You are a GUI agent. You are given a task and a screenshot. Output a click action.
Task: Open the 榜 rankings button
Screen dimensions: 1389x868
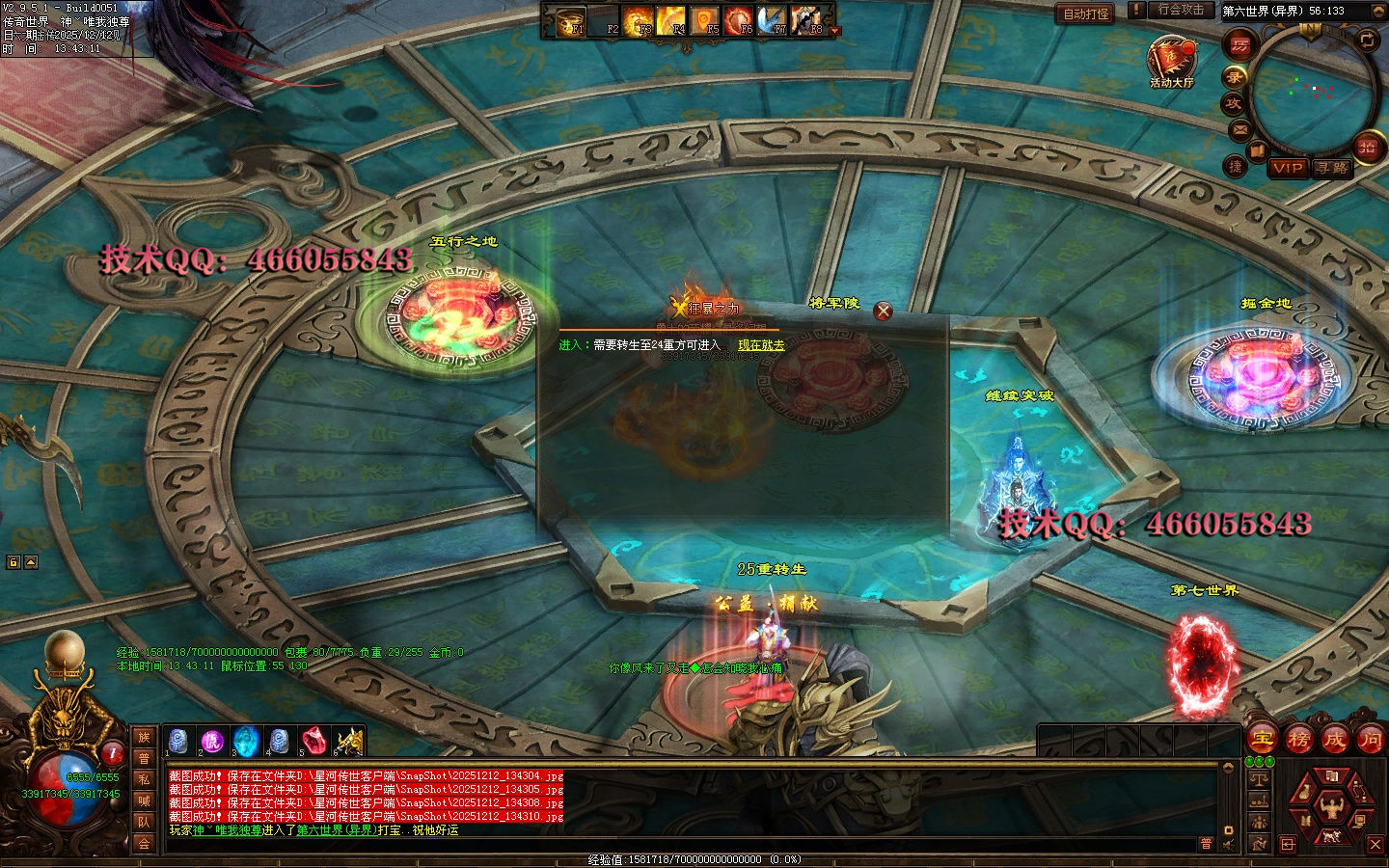point(1298,740)
